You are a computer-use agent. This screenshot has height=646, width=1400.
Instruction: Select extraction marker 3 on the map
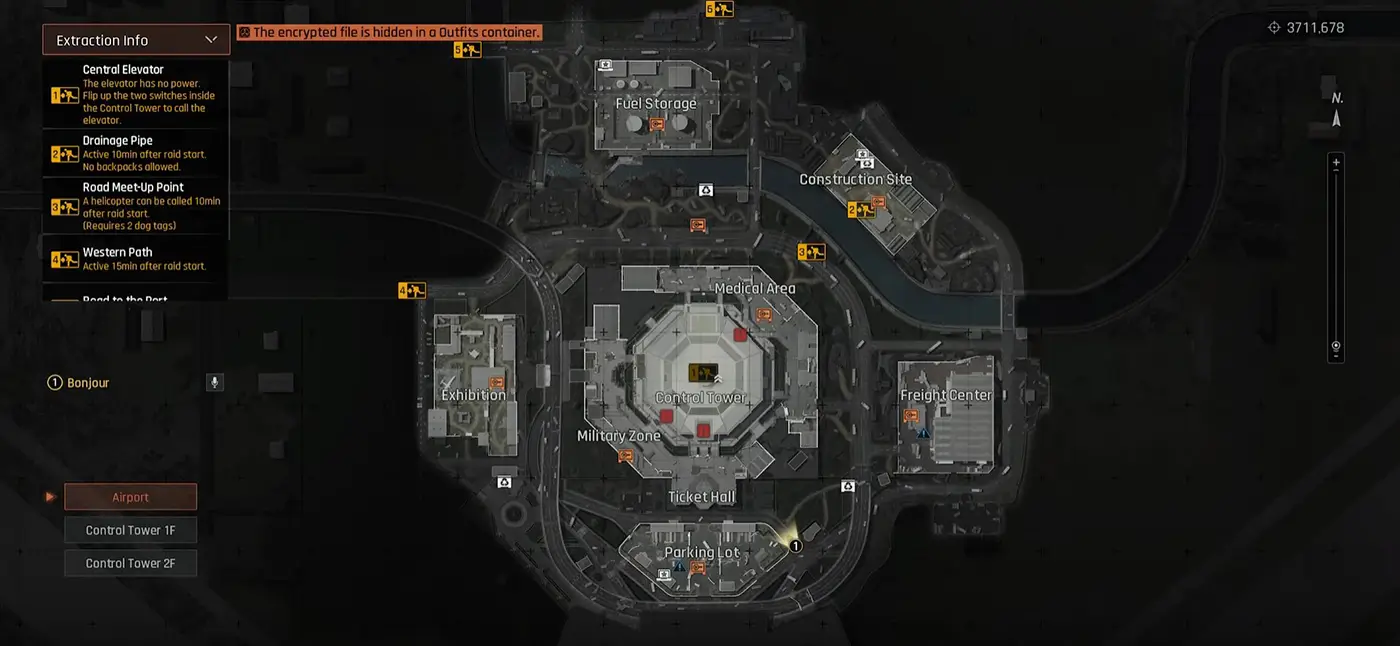pyautogui.click(x=811, y=253)
